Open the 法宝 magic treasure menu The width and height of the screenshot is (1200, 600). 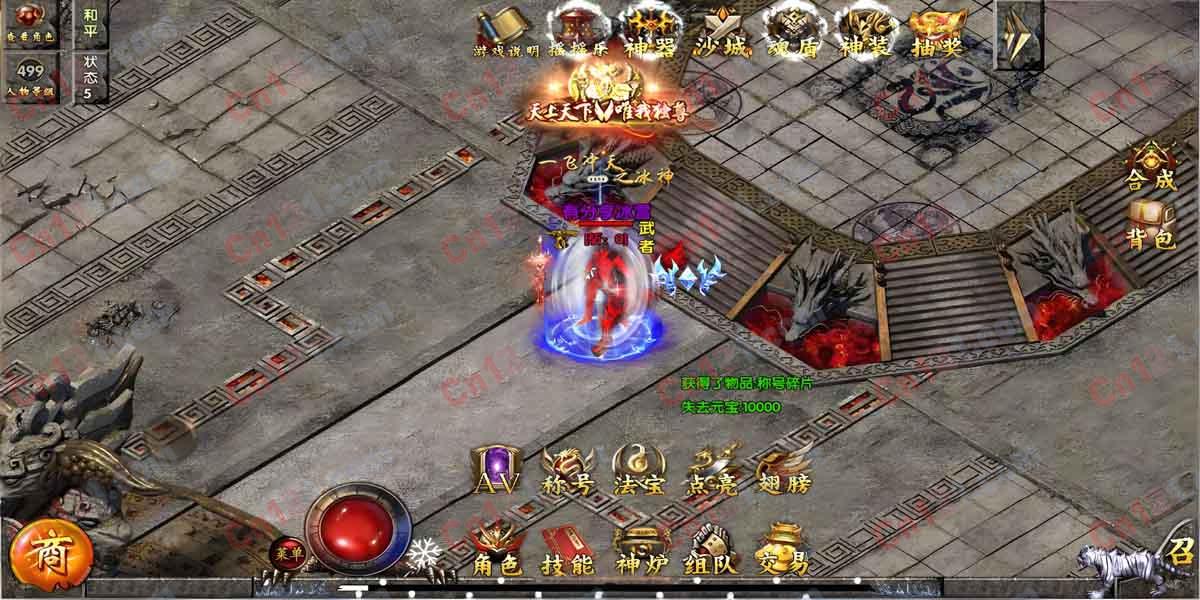(638, 469)
